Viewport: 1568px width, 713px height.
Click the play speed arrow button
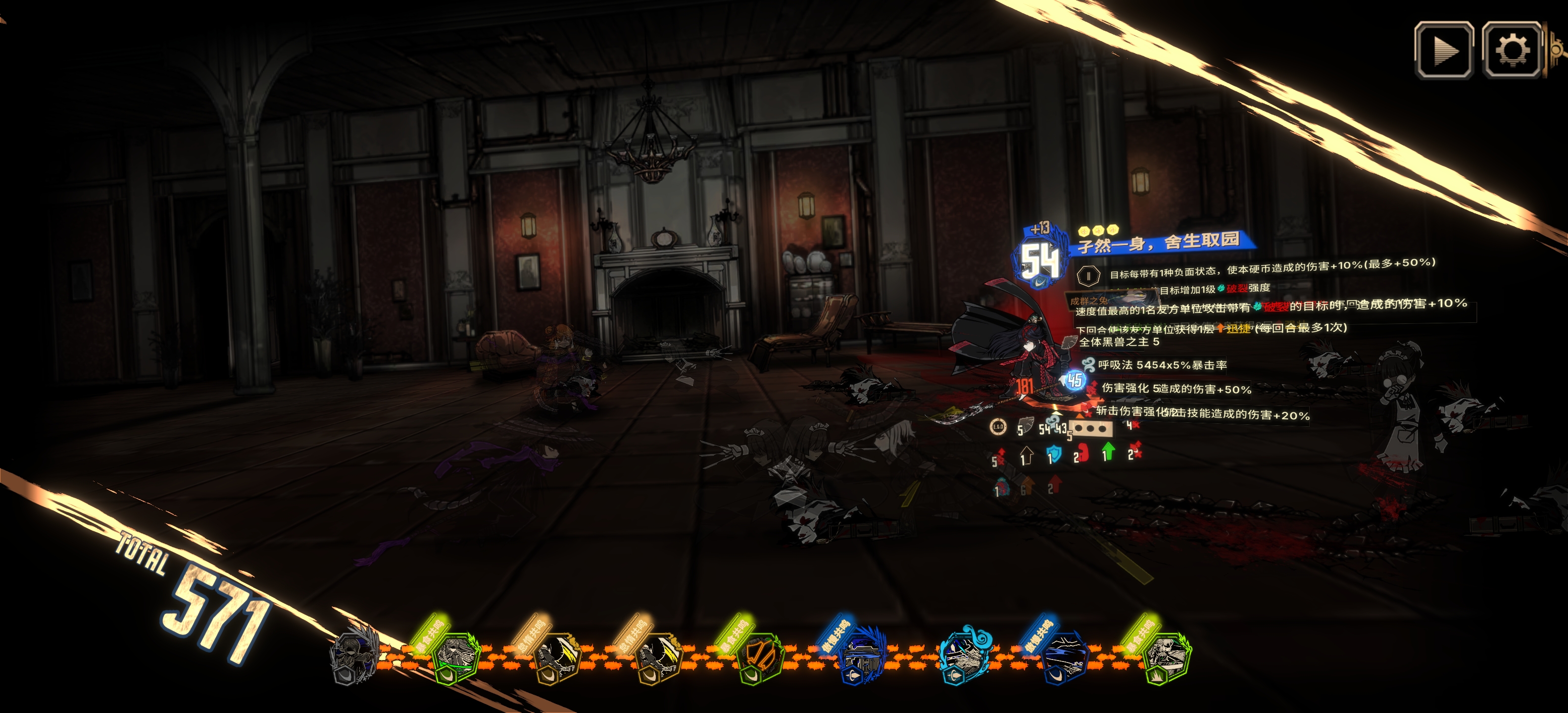[1443, 50]
